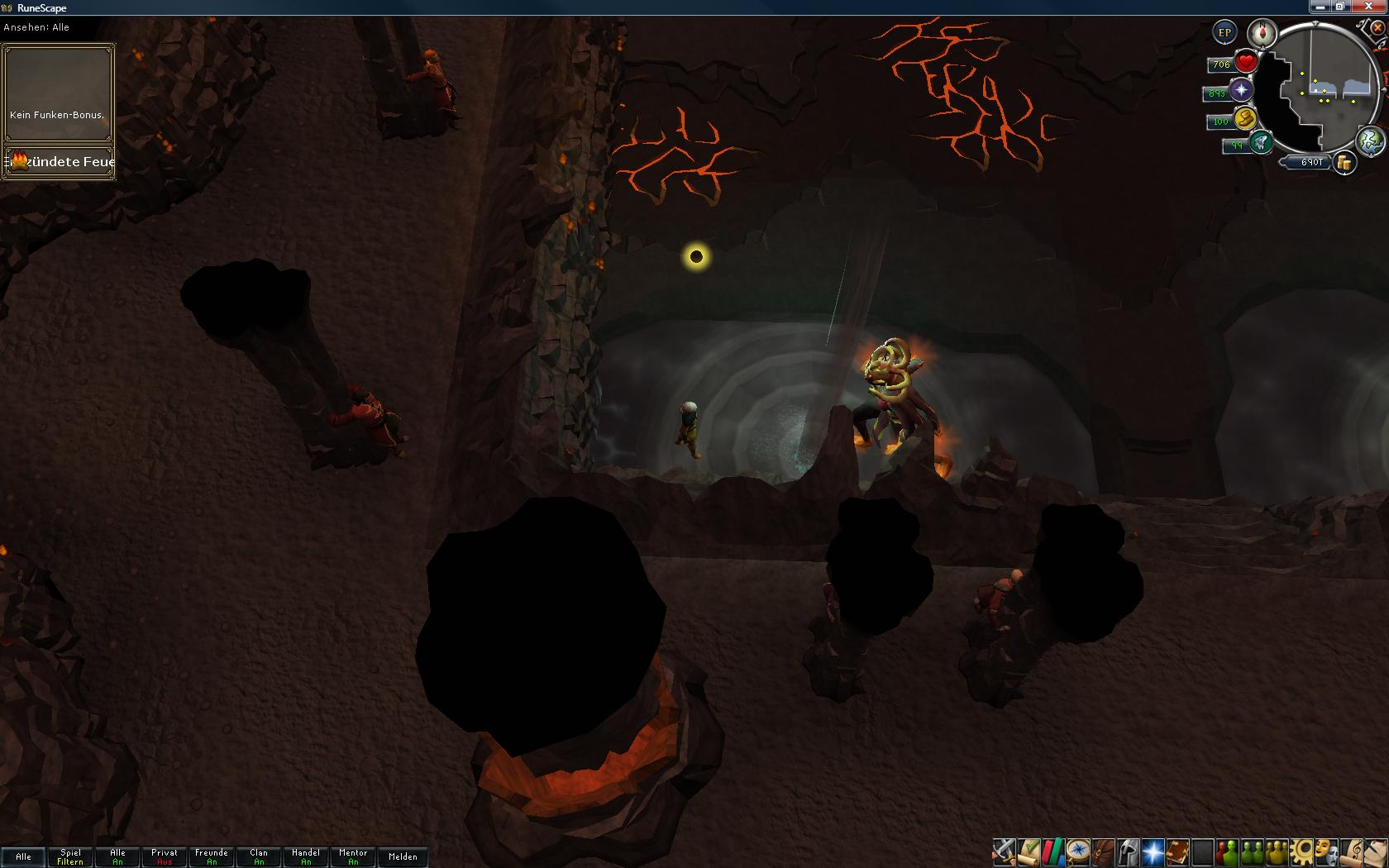Toggle the Freunde chat filter
The width and height of the screenshot is (1389, 868).
(x=212, y=856)
